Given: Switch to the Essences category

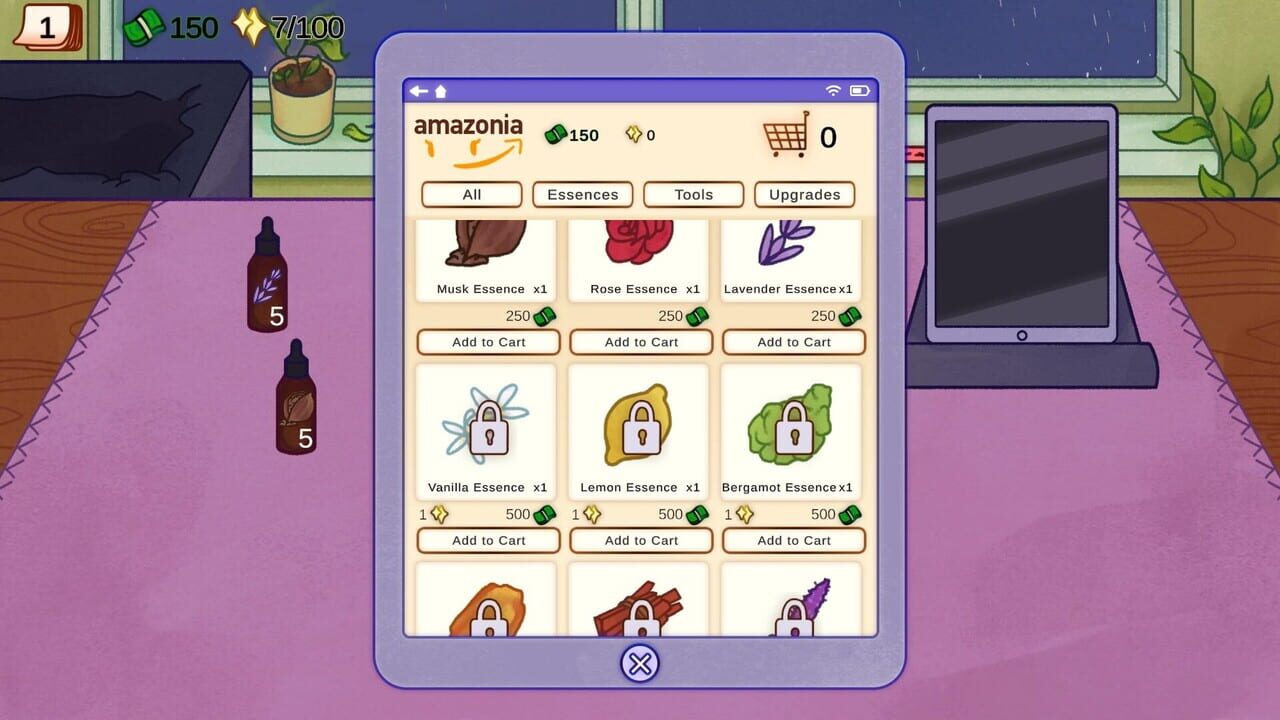Looking at the screenshot, I should [x=583, y=194].
